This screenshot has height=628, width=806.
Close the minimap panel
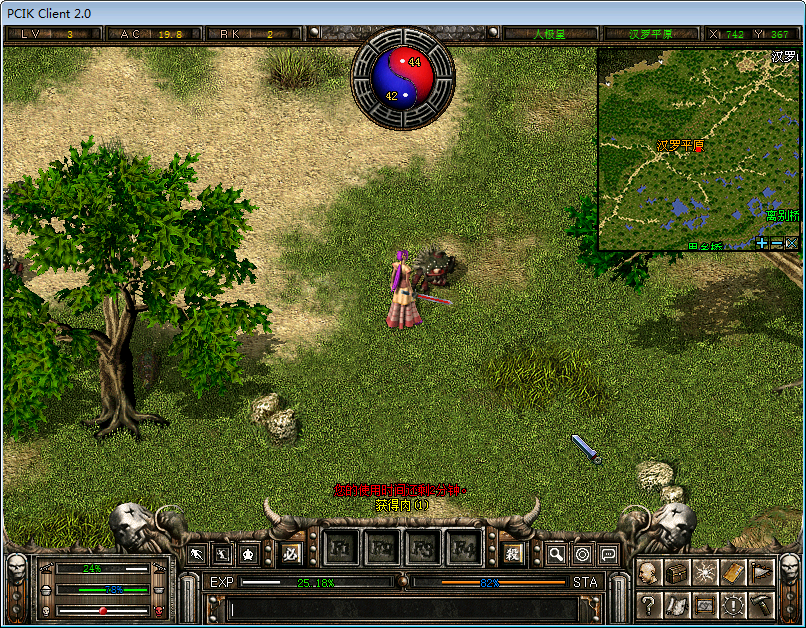click(792, 243)
